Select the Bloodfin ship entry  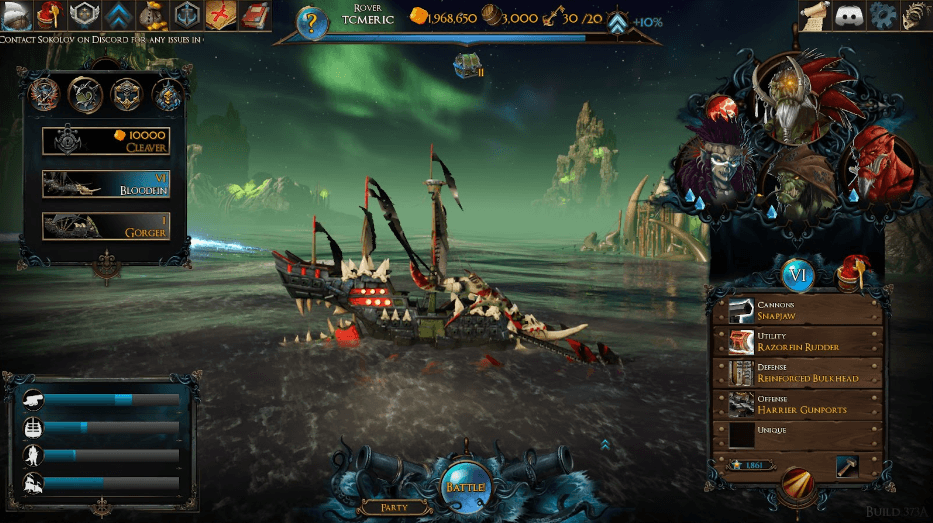pyautogui.click(x=105, y=183)
